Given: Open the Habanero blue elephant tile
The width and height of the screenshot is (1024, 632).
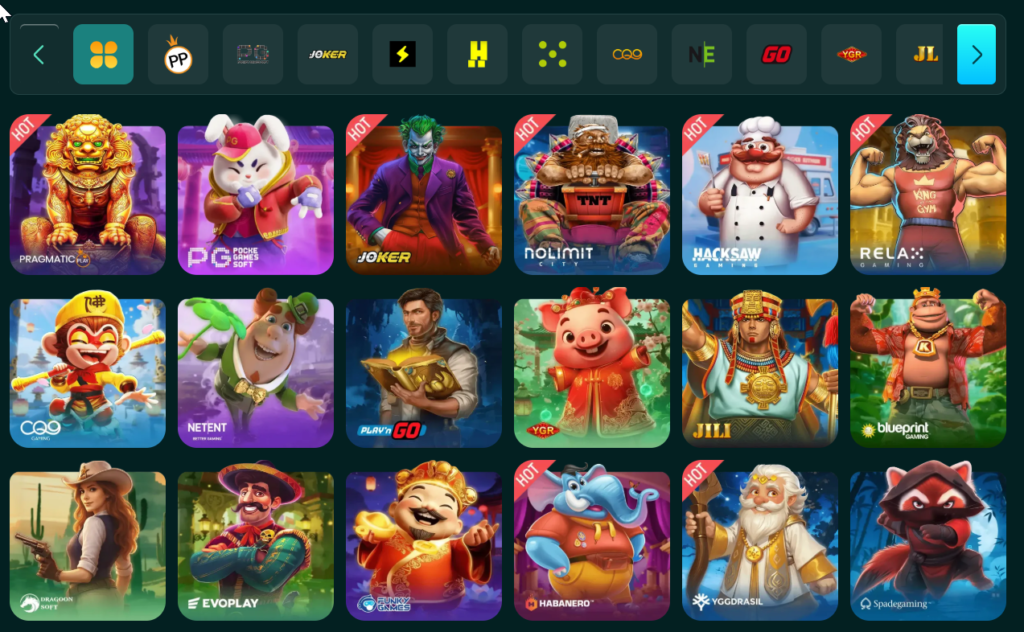Looking at the screenshot, I should coord(592,541).
